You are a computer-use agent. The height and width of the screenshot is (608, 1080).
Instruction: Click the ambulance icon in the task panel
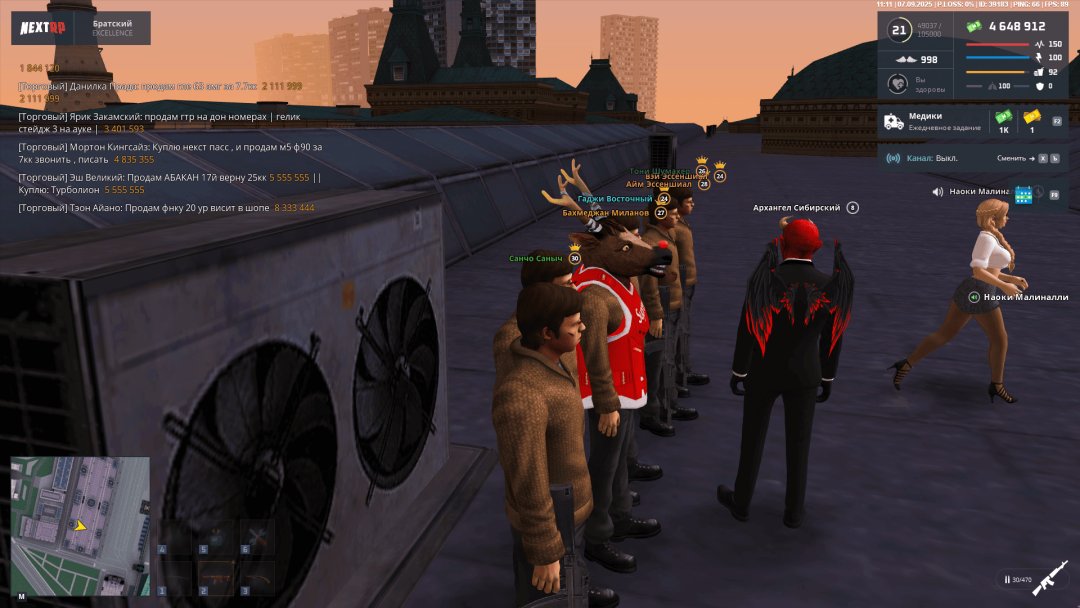893,122
